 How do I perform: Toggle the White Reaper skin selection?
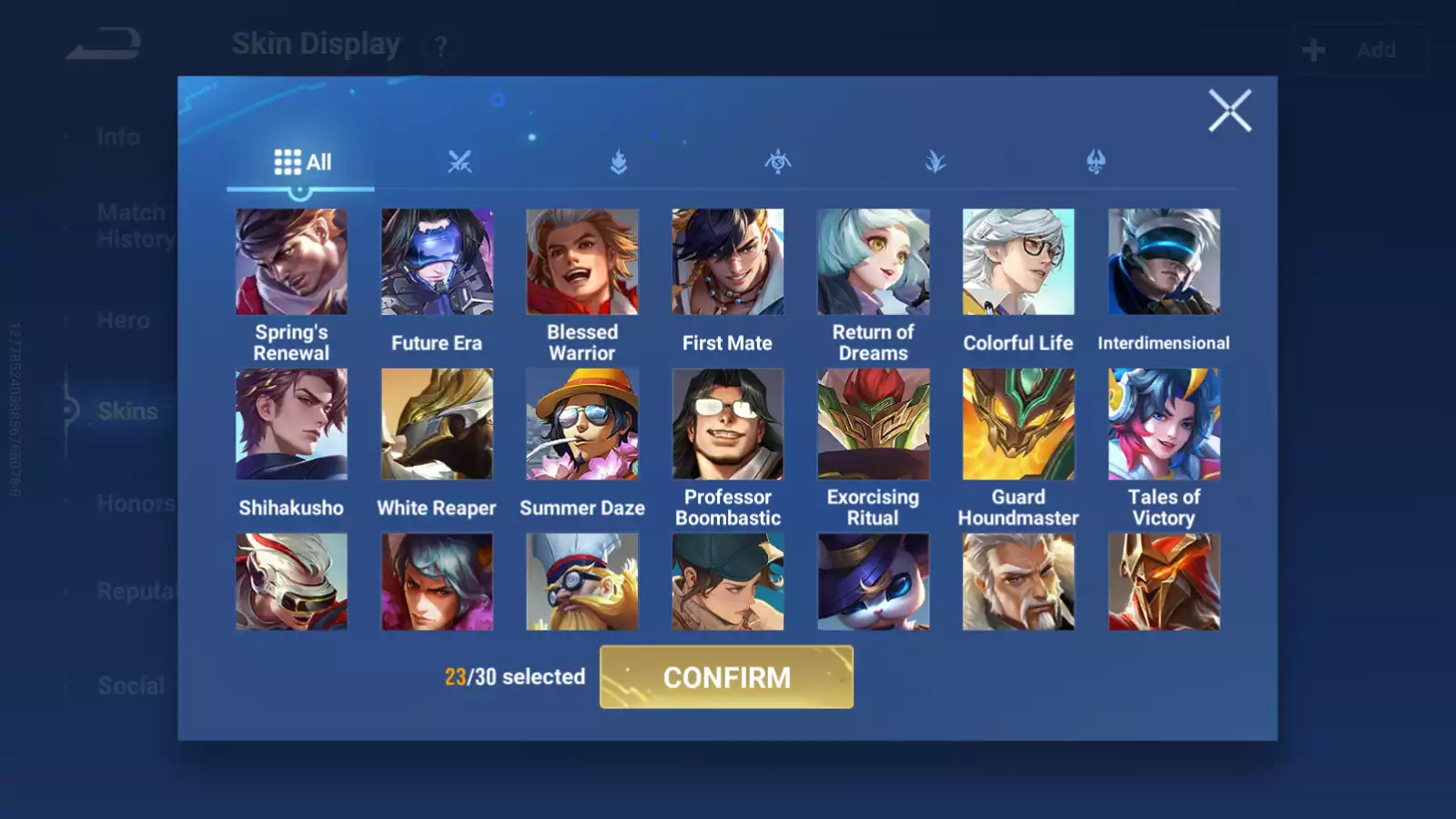click(x=436, y=424)
